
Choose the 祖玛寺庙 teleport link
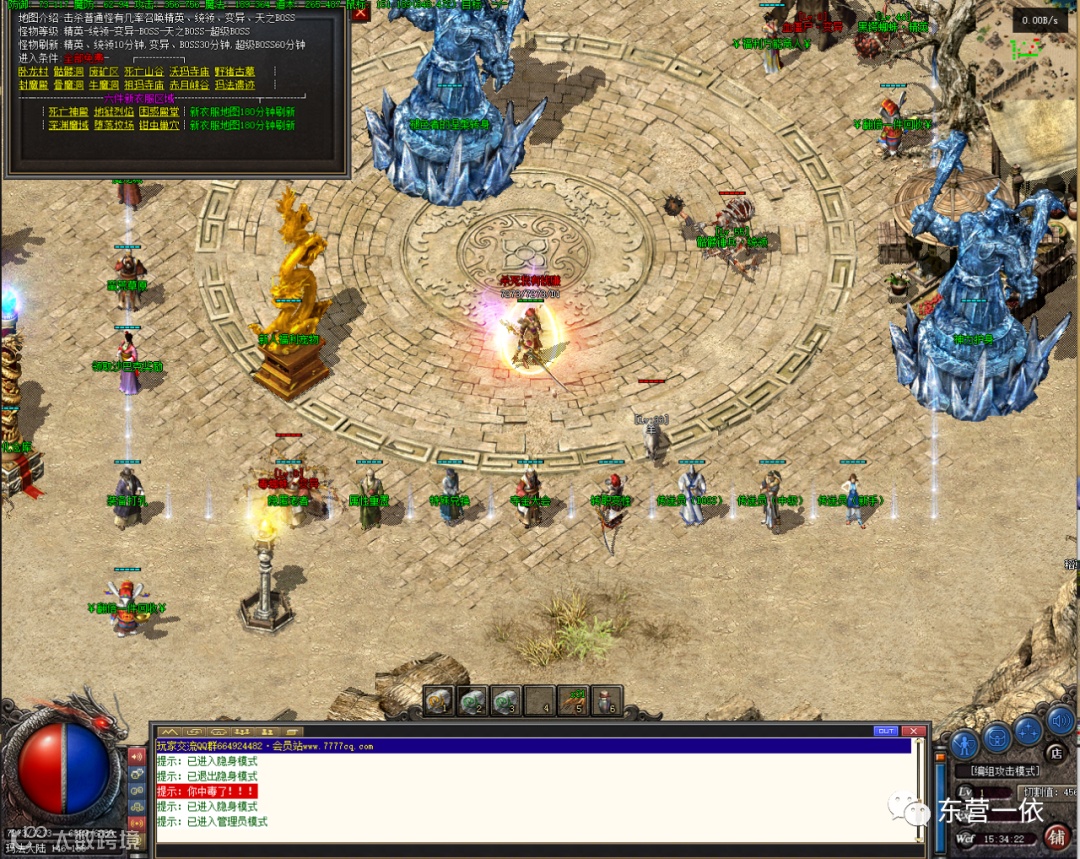click(x=145, y=85)
